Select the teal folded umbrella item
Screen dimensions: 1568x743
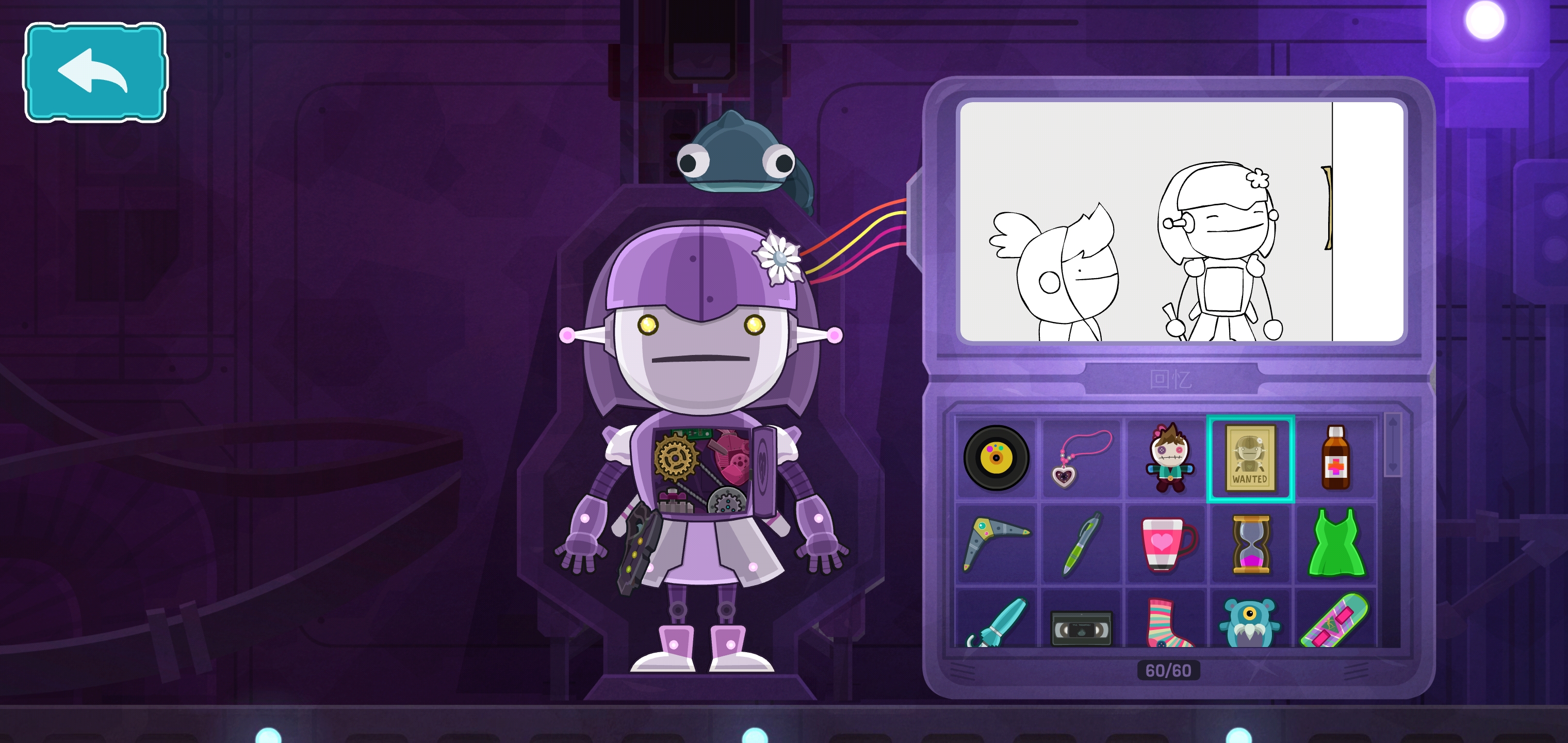pyautogui.click(x=996, y=621)
